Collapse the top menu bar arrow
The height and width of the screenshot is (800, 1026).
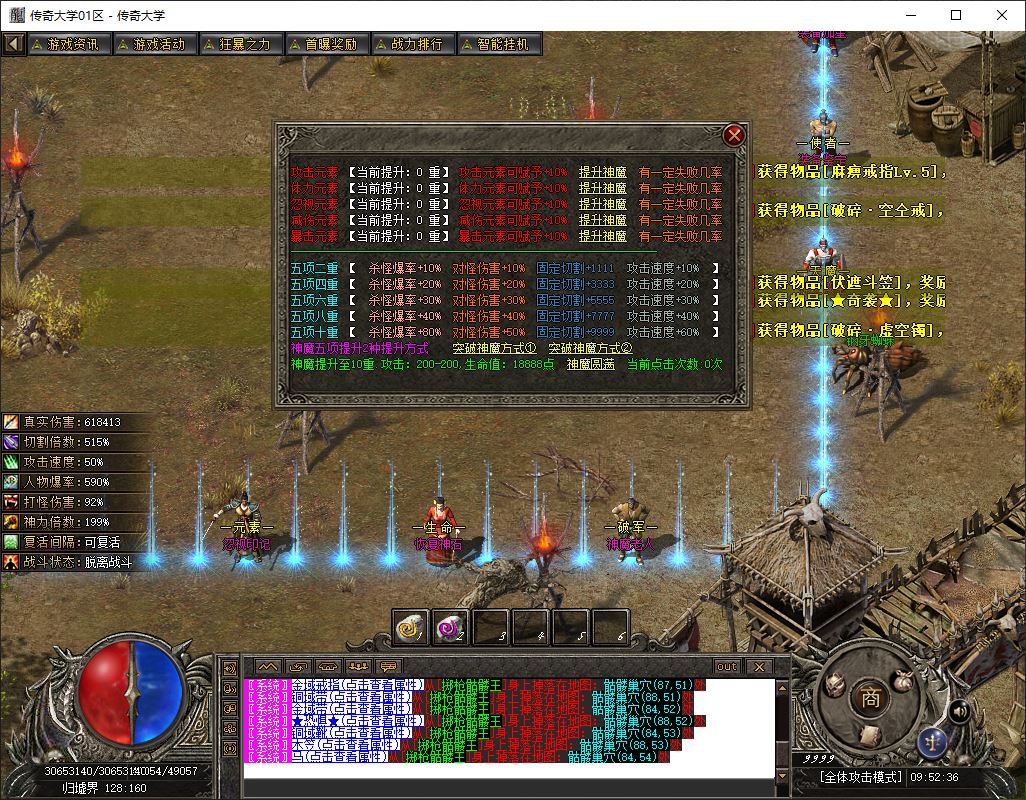click(13, 44)
